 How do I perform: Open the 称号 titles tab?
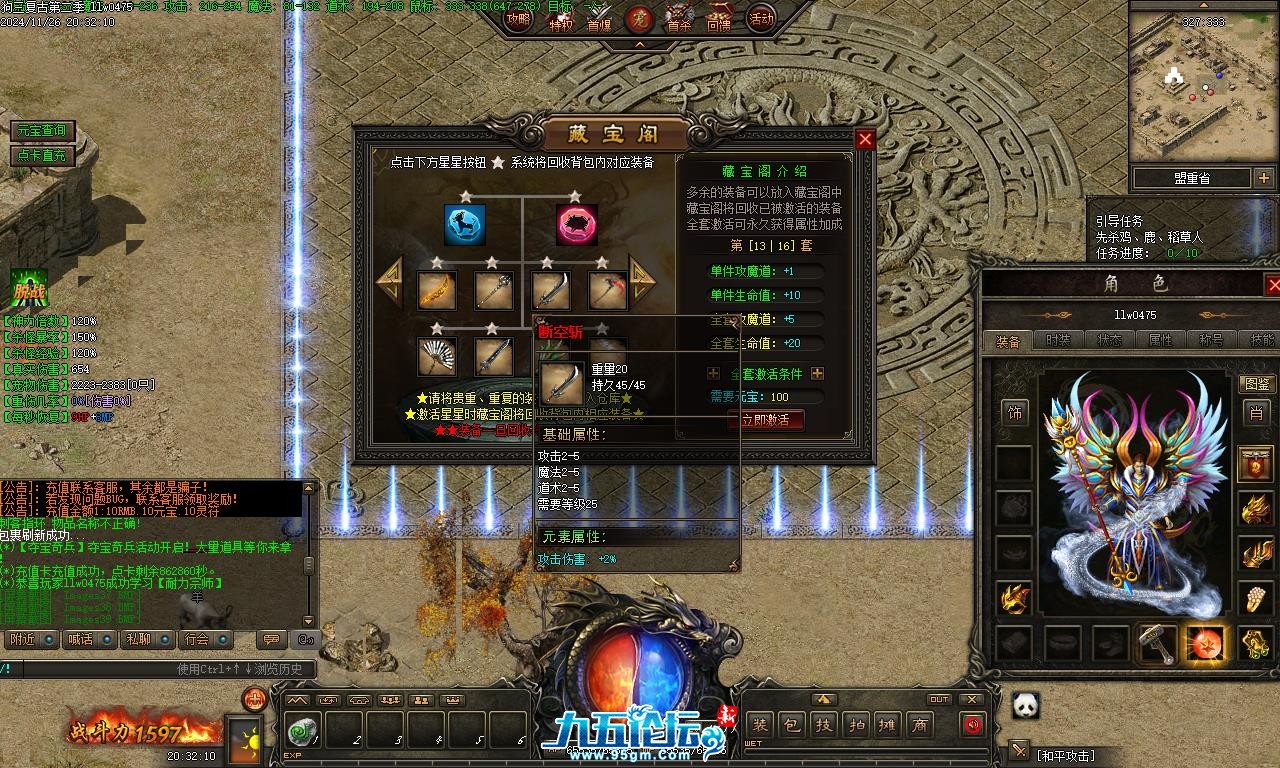1211,341
